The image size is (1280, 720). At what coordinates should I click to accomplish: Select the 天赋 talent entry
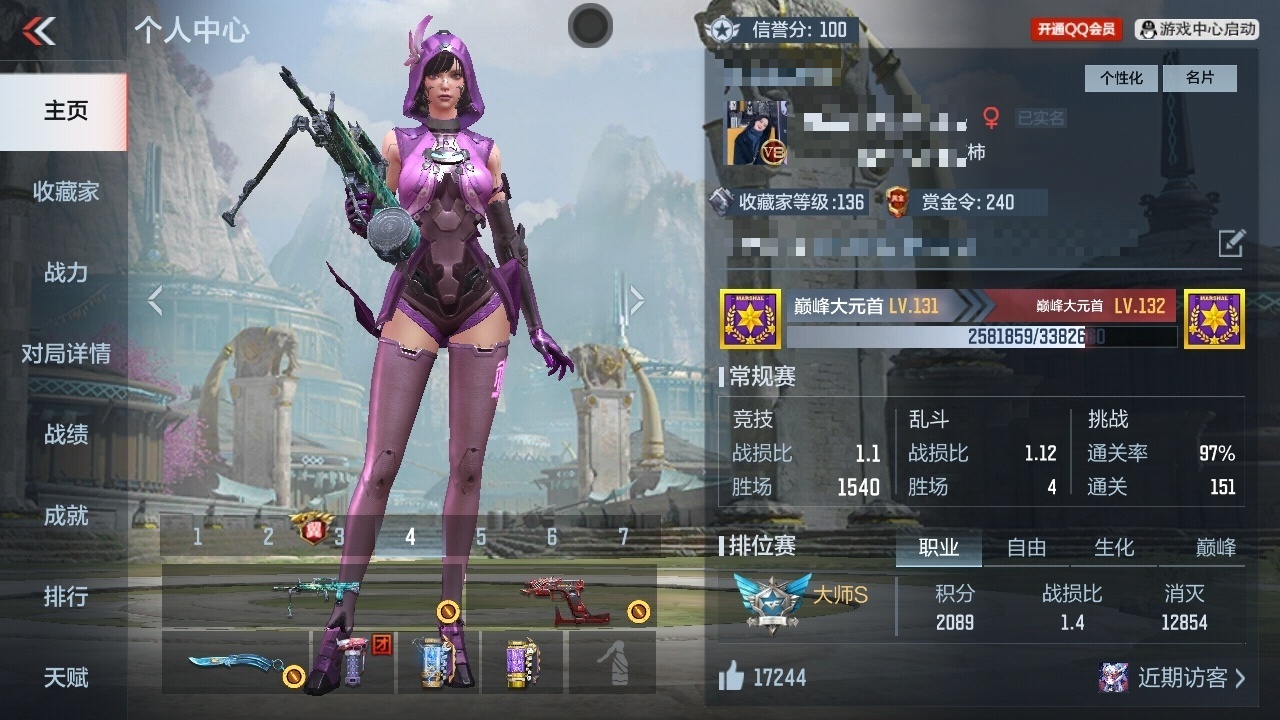[x=65, y=677]
